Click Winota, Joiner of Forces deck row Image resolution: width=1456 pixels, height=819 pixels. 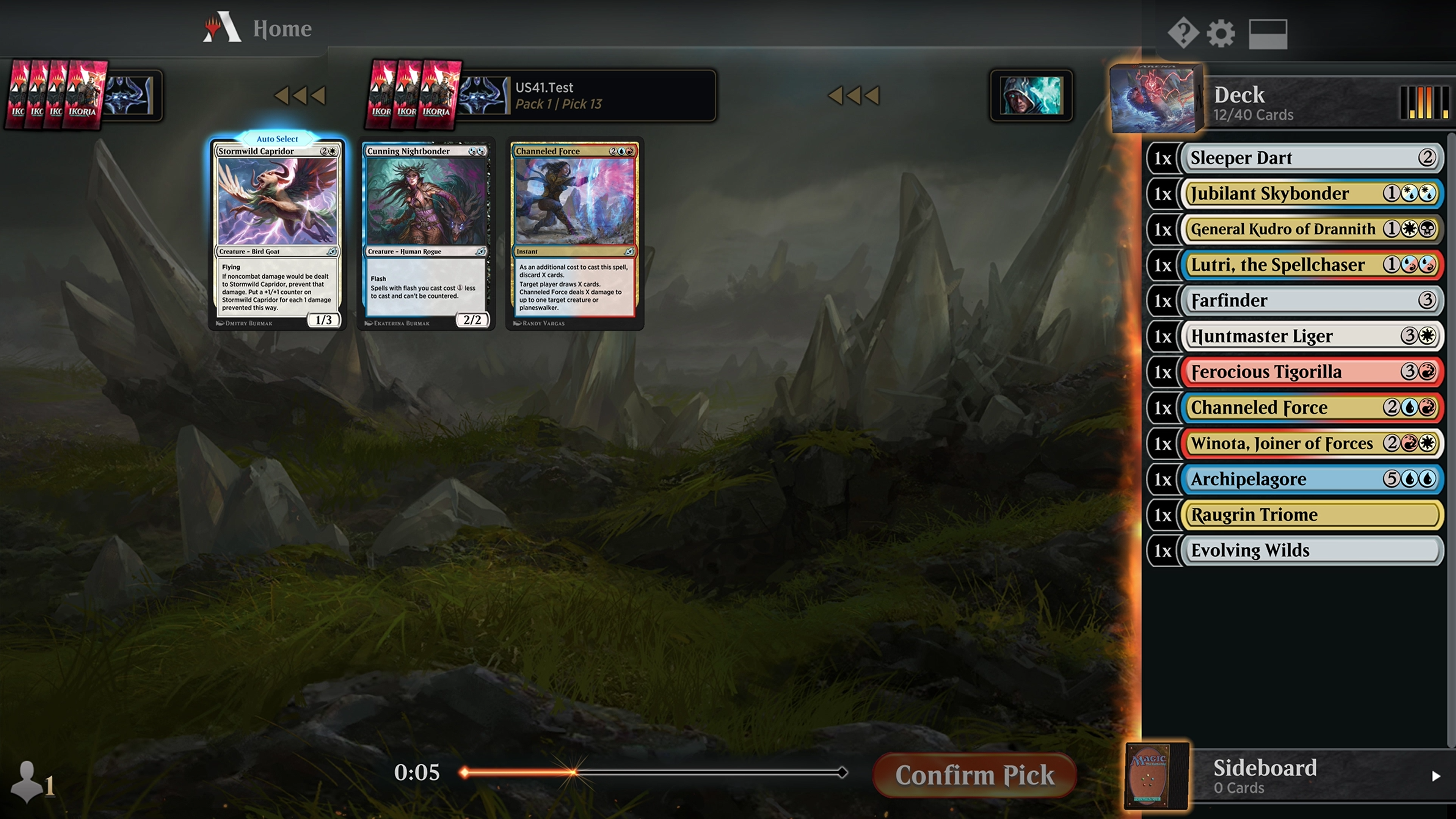coord(1311,444)
